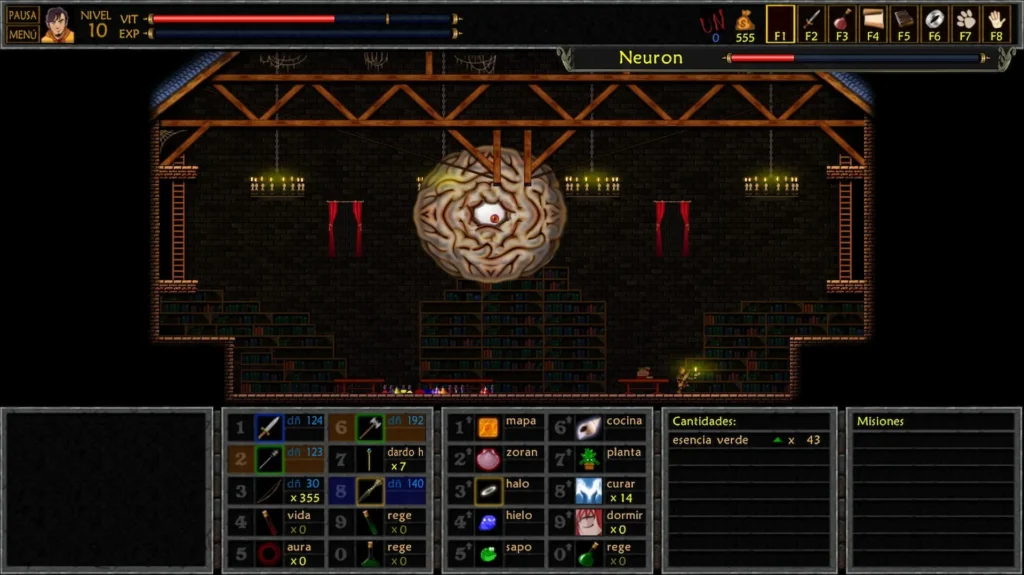1024x575 pixels.
Task: Choose the bow in slot 3
Action: (x=268, y=491)
